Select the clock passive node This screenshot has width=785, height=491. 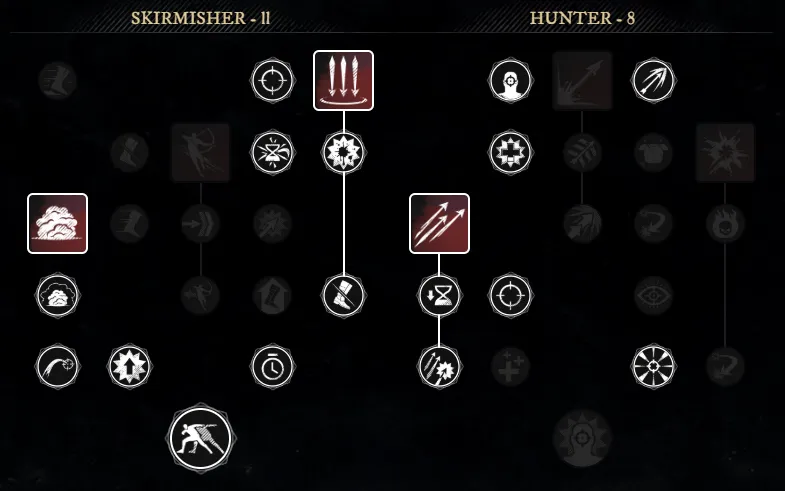point(271,366)
